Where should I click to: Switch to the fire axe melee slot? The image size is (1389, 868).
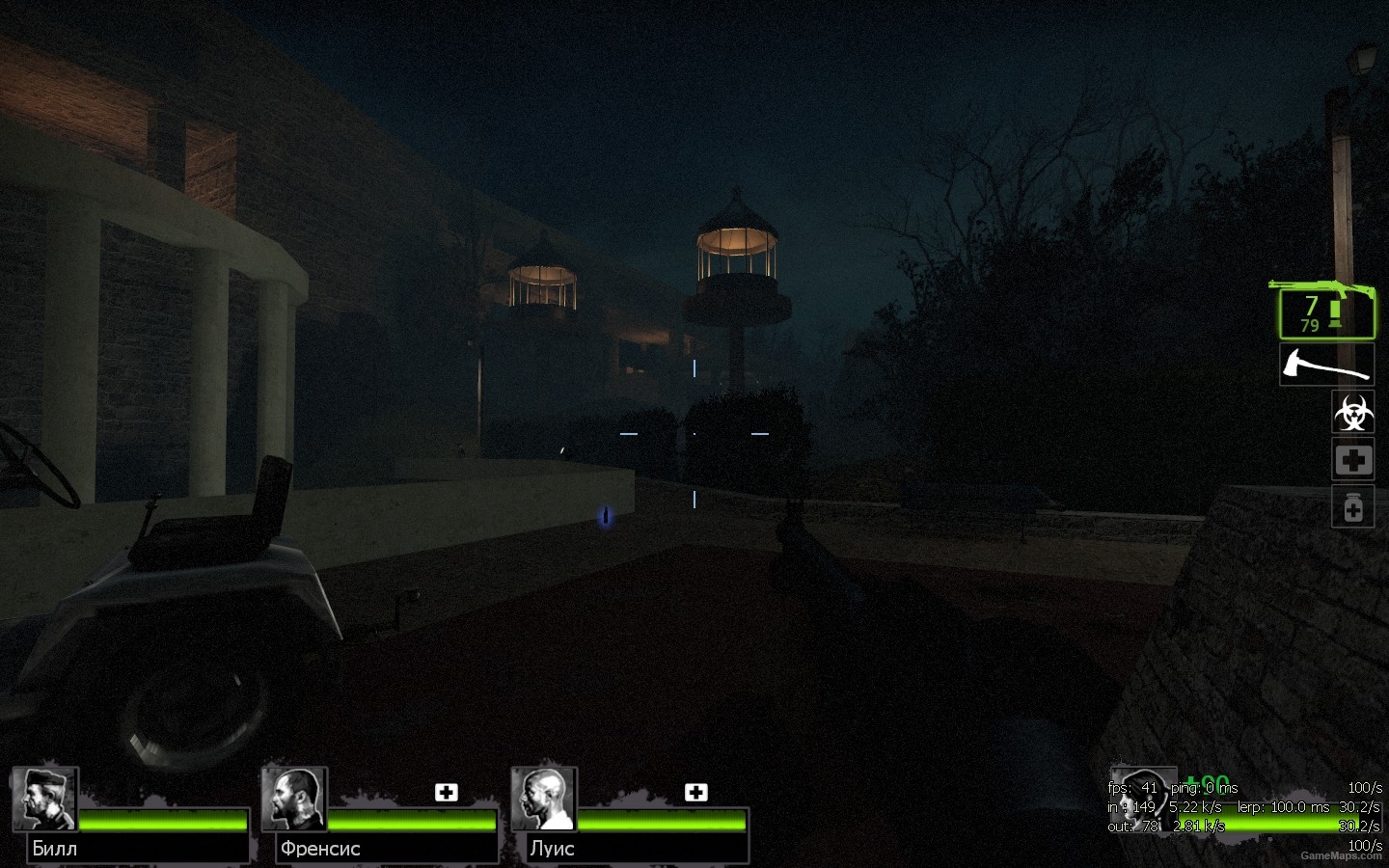click(1327, 365)
